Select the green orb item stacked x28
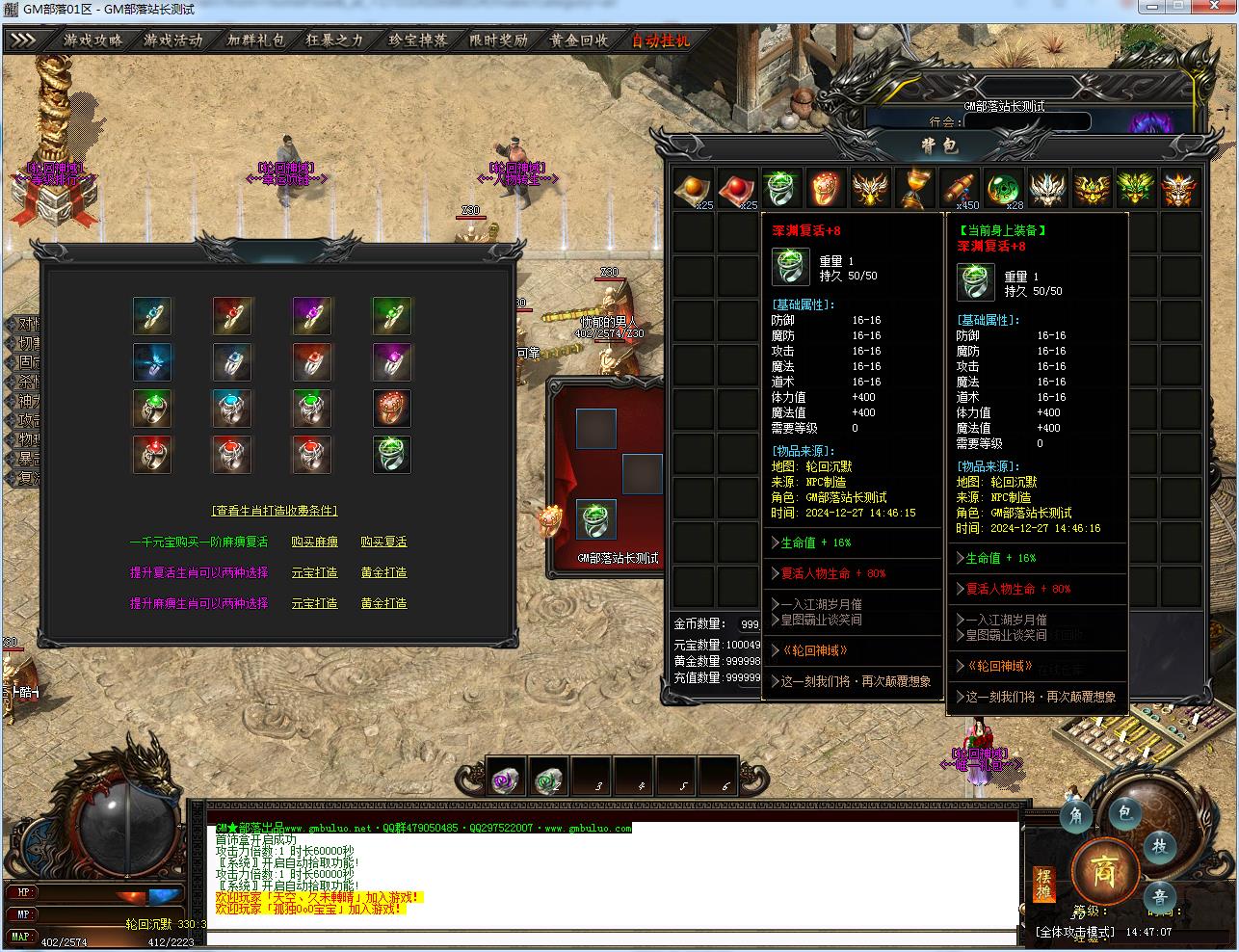The image size is (1239, 952). pyautogui.click(x=1002, y=188)
